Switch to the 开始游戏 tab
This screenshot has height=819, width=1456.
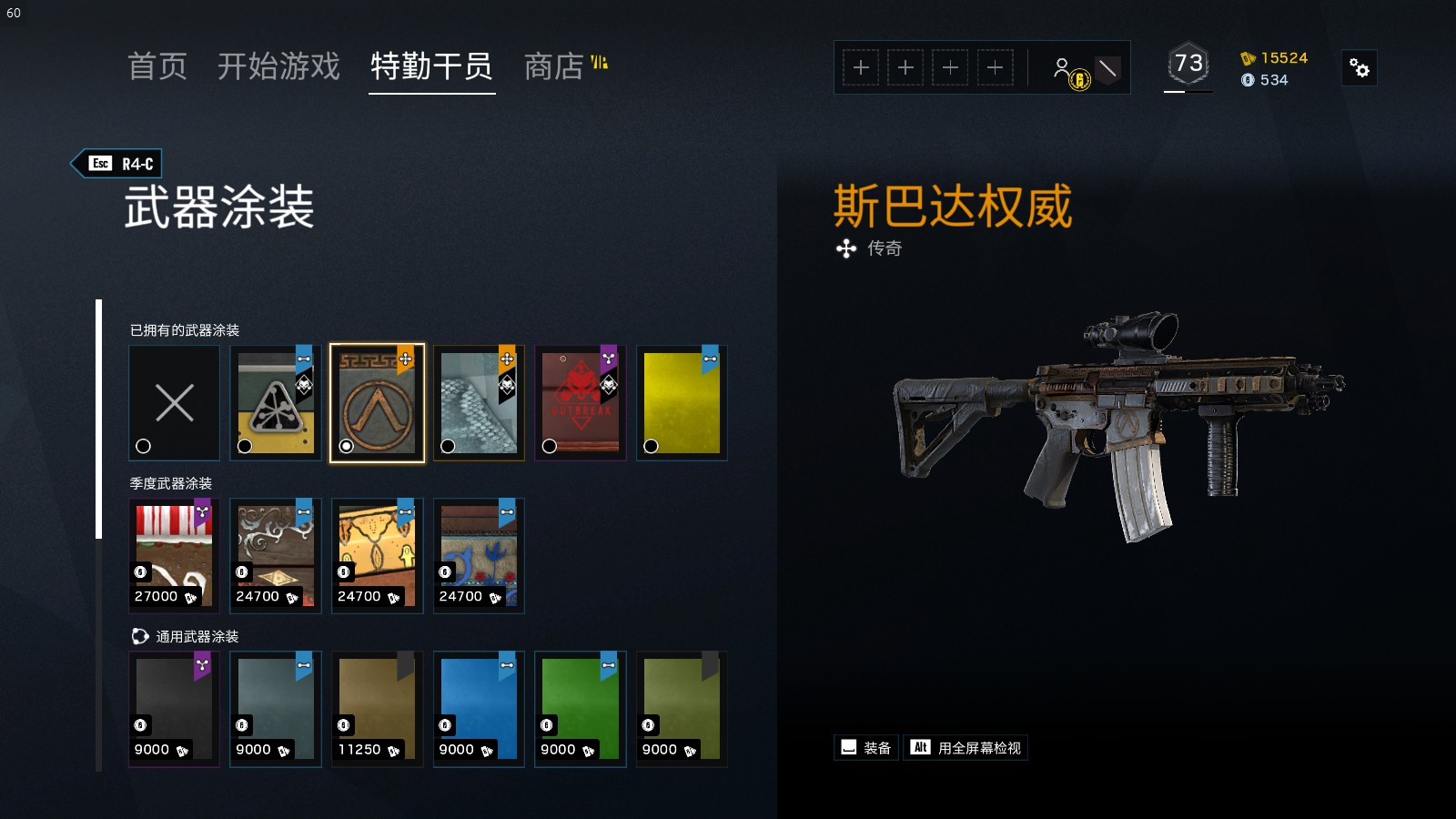pyautogui.click(x=278, y=66)
